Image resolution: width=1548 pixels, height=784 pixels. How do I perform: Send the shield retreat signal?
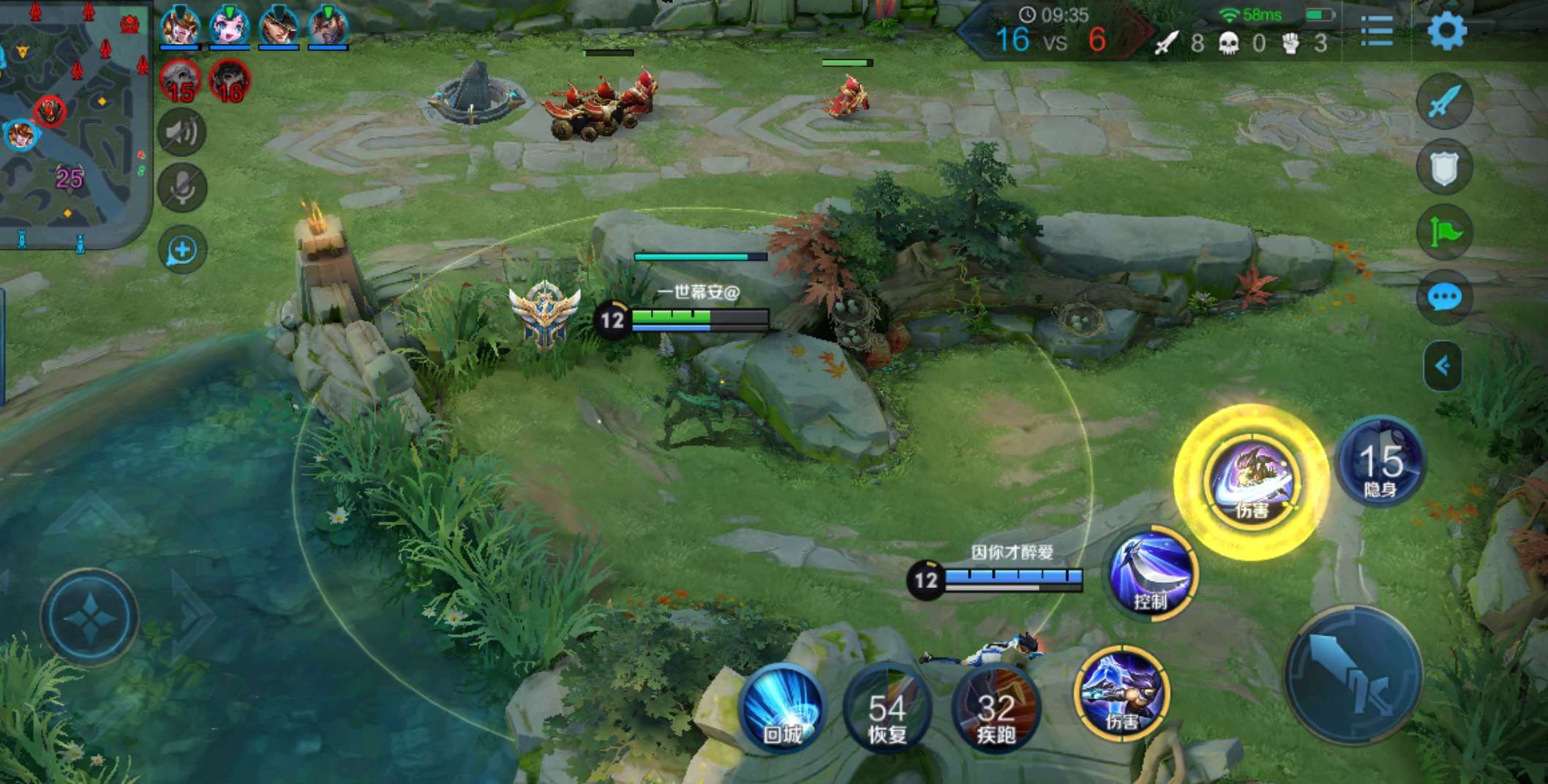click(x=1444, y=167)
